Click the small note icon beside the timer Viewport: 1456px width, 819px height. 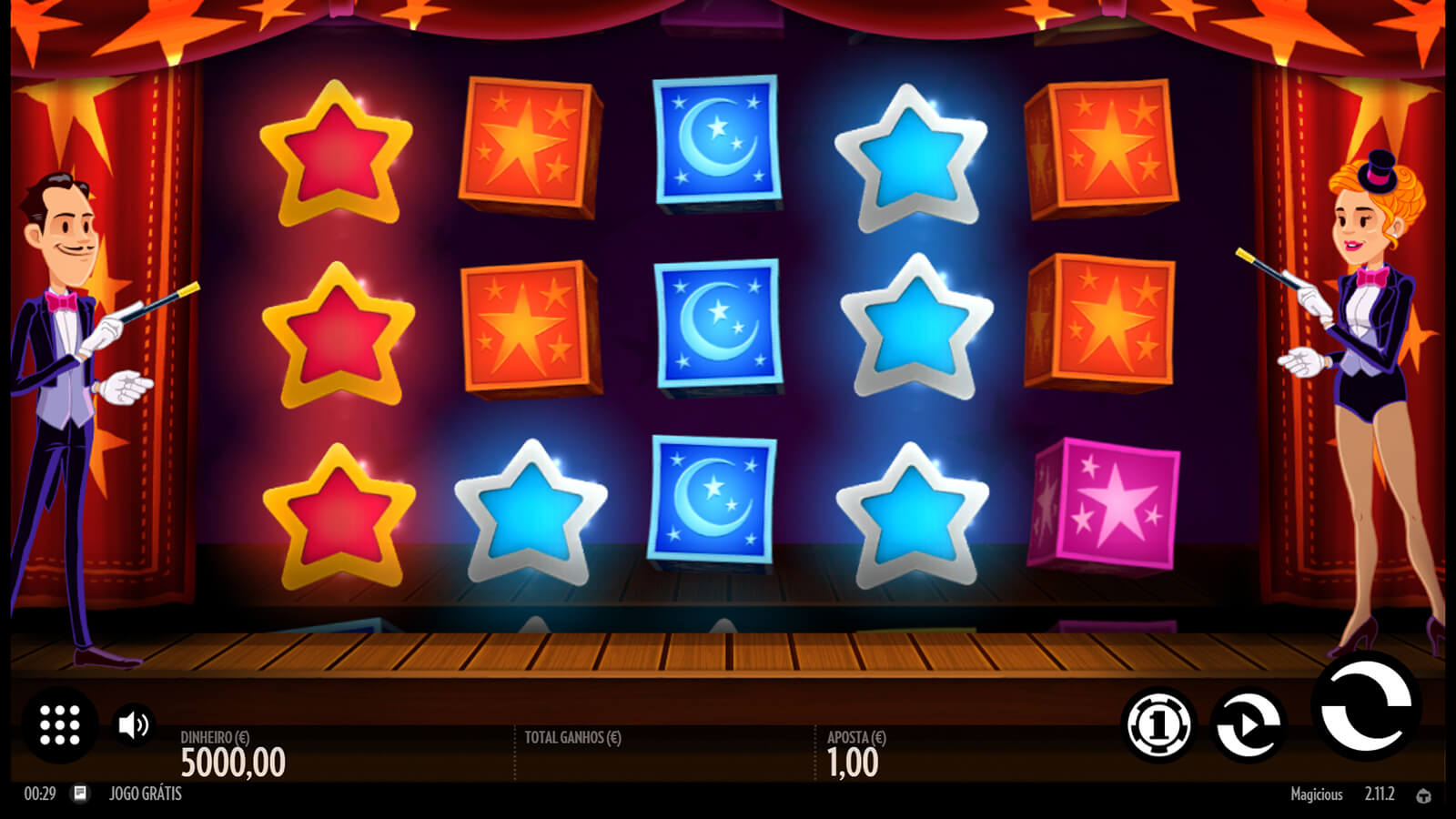coord(80,794)
